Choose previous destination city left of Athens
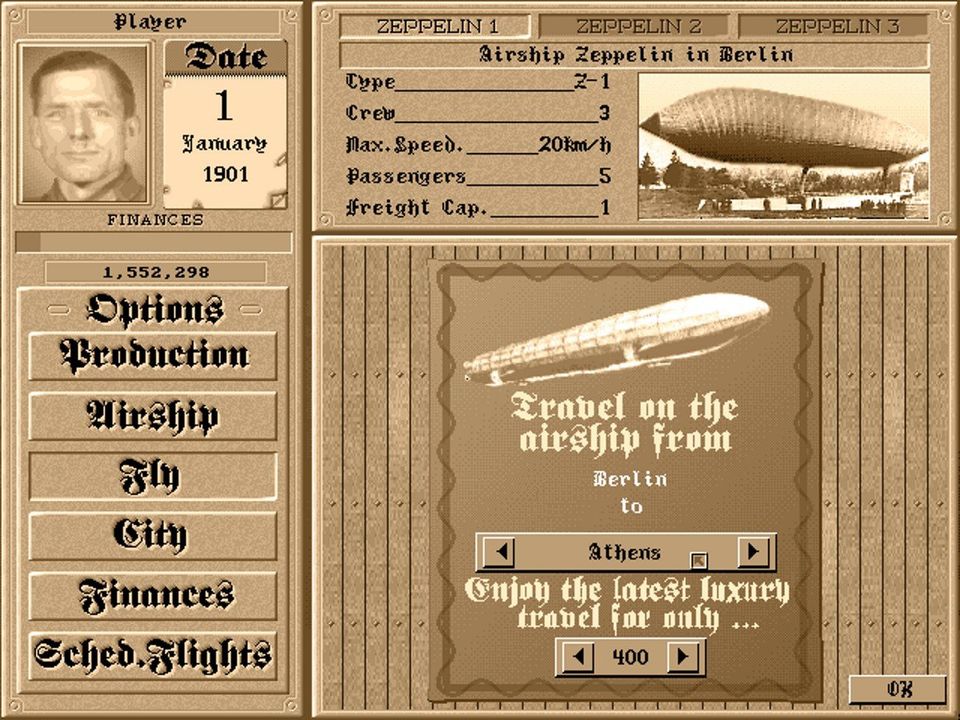 coord(497,552)
